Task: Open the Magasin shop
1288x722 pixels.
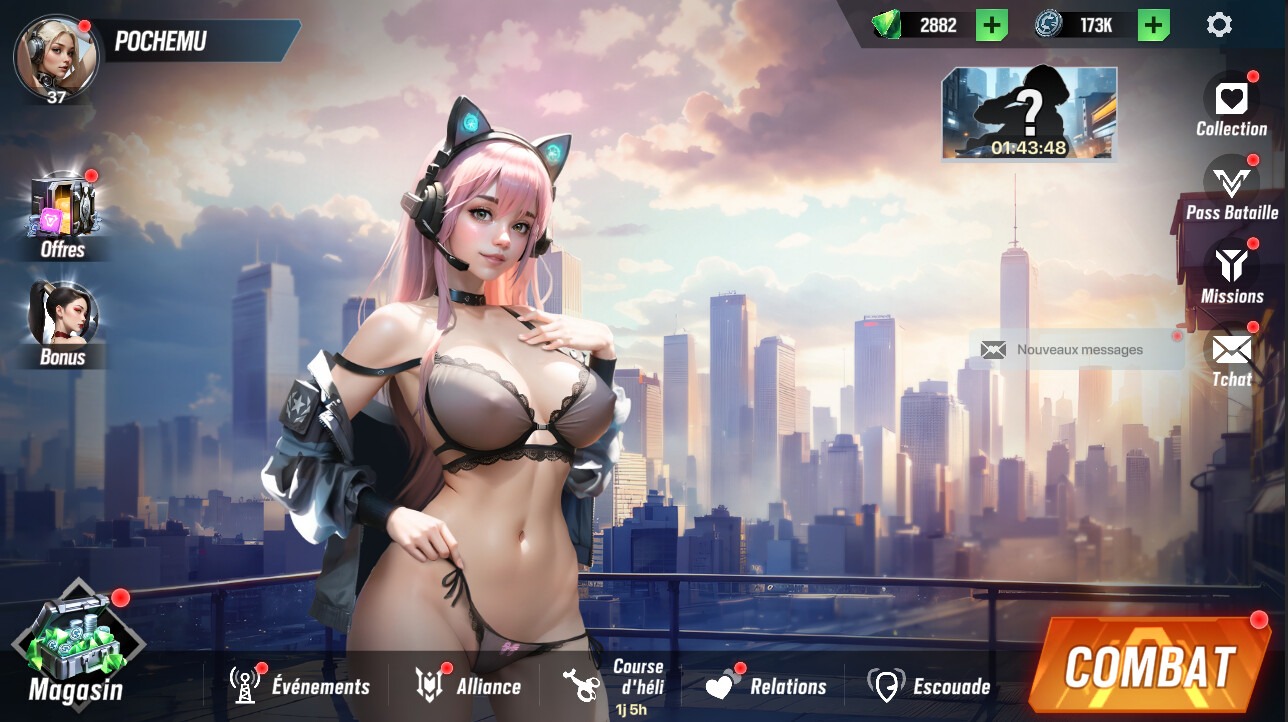Action: (76, 647)
